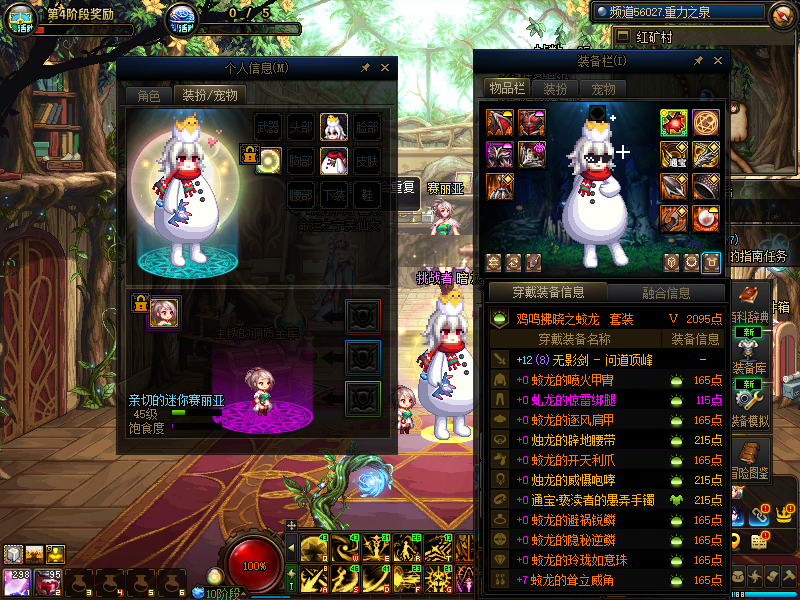Screen dimensions: 800x600
Task: Select the green-bordered red title slot
Action: click(674, 123)
